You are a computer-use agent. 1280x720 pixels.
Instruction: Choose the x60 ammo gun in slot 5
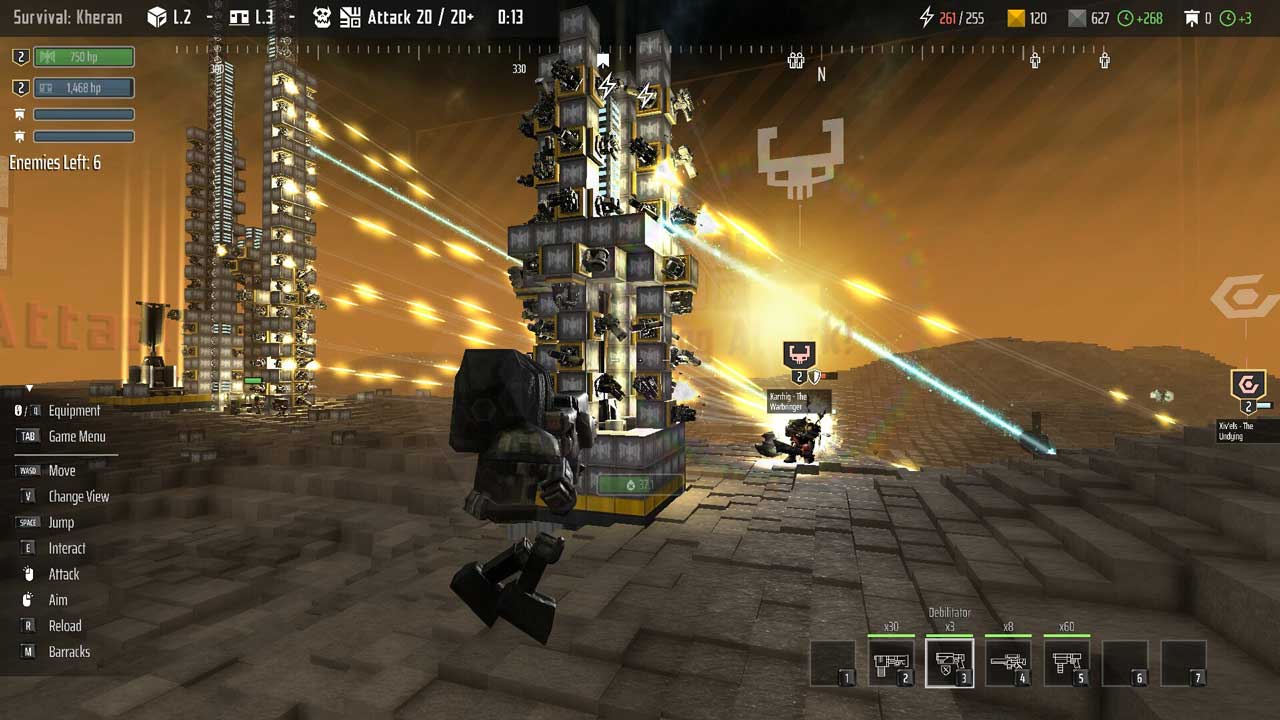[1066, 663]
